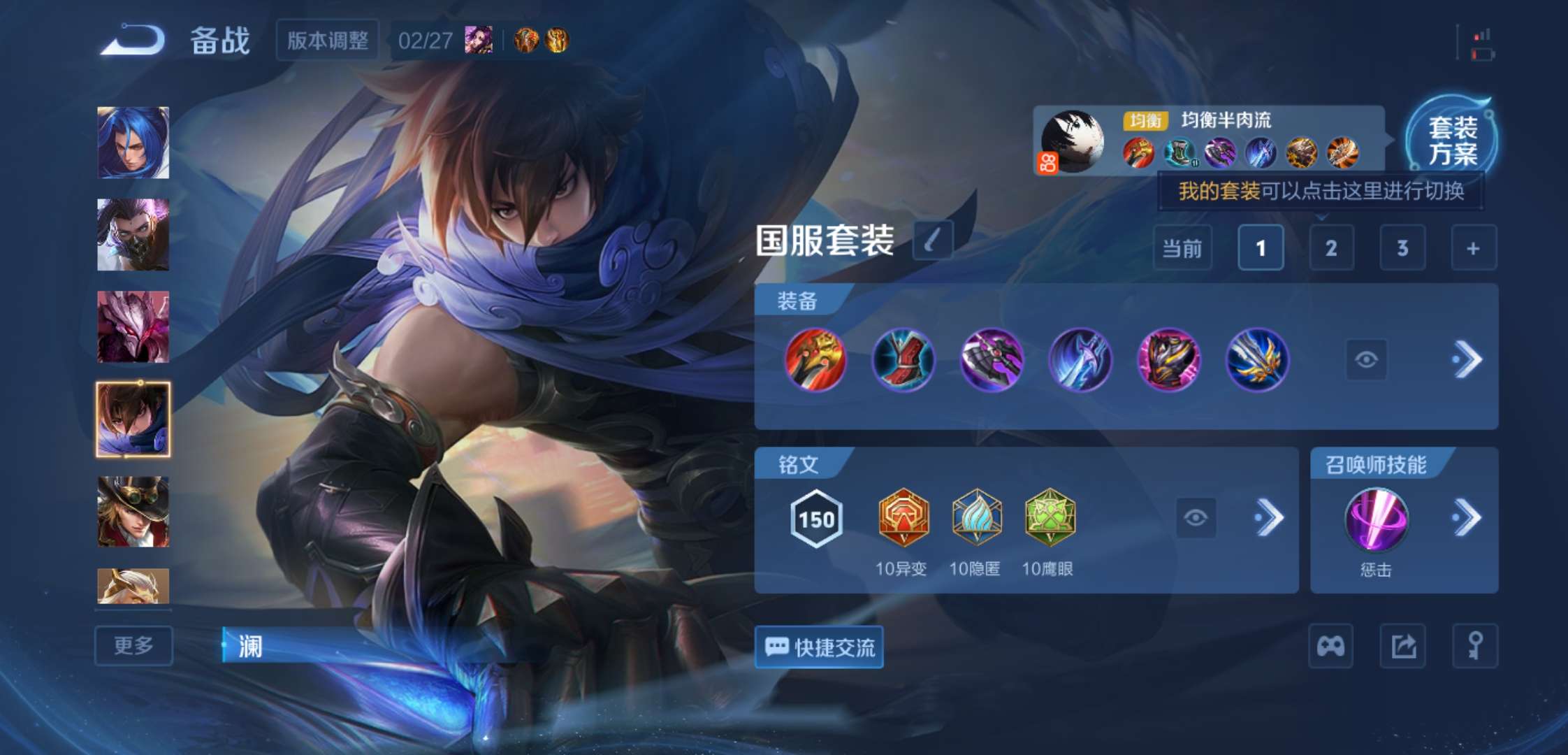Preview runes with the eye icon in 铭文
Viewport: 1568px width, 755px height.
pos(1196,519)
